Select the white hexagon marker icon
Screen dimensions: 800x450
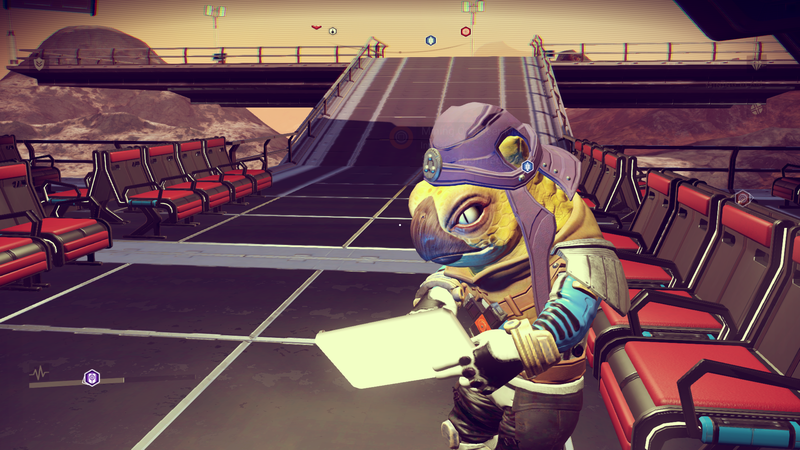point(333,31)
